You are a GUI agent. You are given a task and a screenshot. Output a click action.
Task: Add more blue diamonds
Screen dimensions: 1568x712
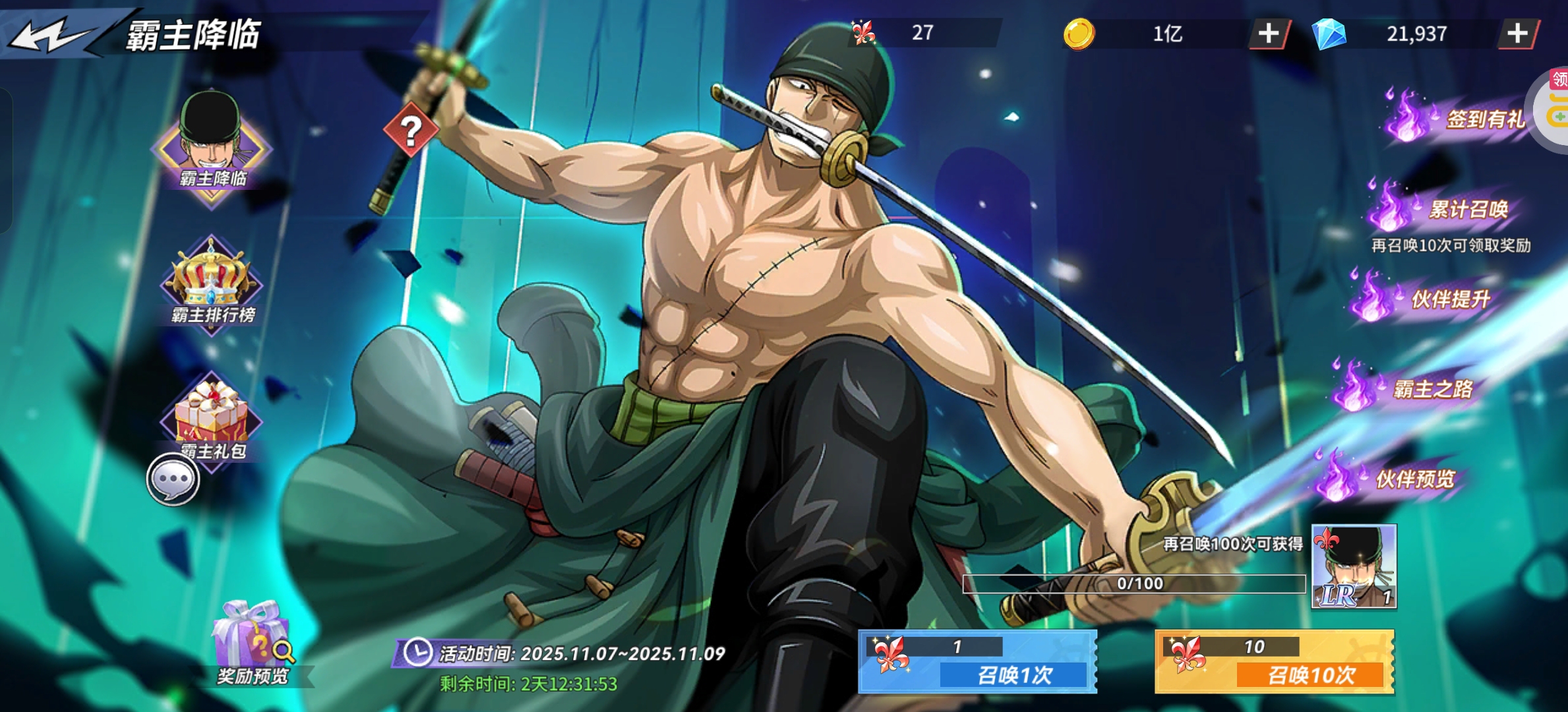[x=1517, y=34]
